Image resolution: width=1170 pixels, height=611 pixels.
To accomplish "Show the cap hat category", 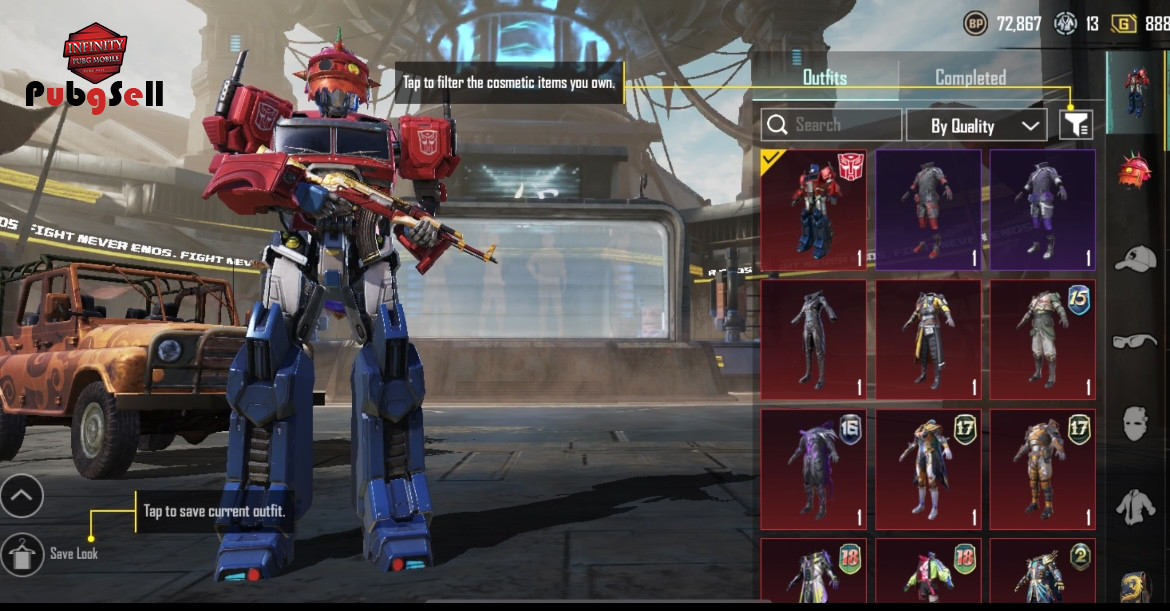I will 1136,257.
